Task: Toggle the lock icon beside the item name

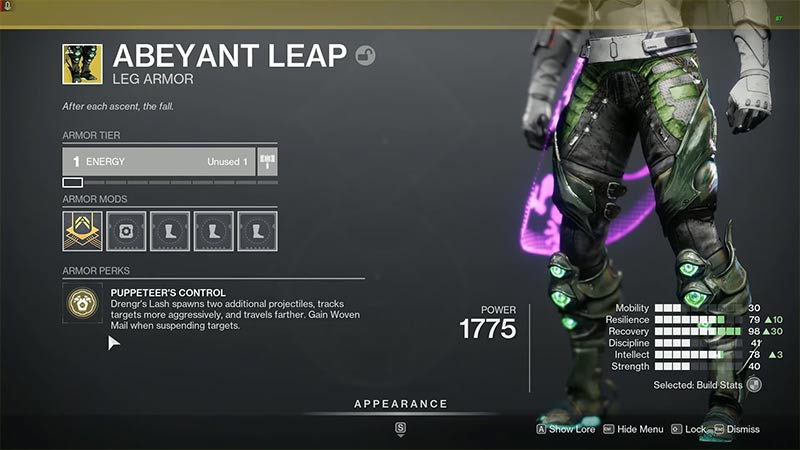Action: pyautogui.click(x=366, y=56)
